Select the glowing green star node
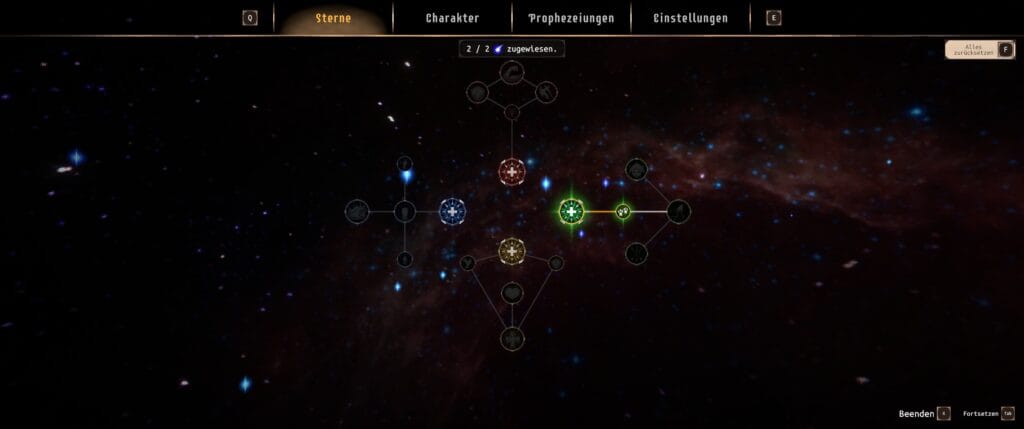 571,211
